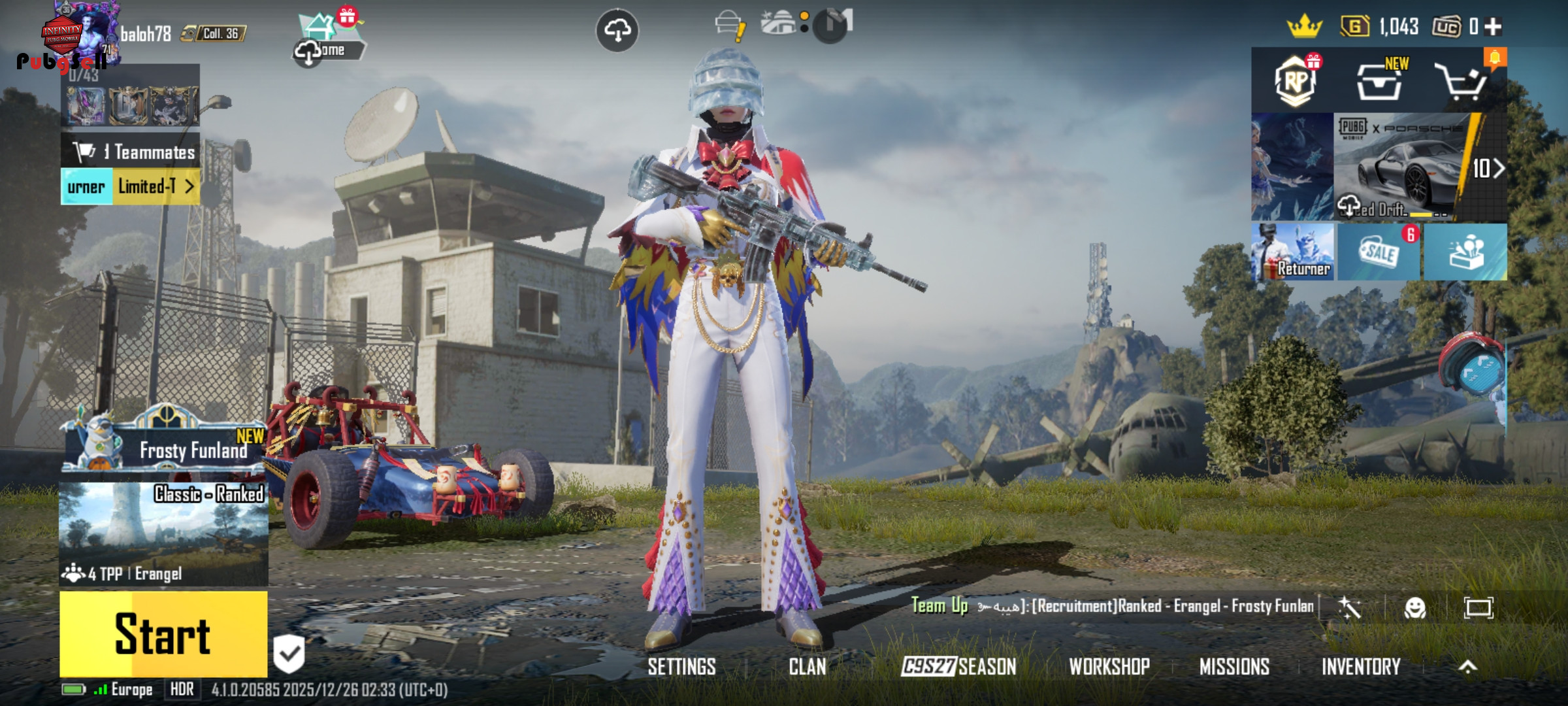Expand the bottom menu arrow
Image resolution: width=1568 pixels, height=706 pixels.
pyautogui.click(x=1467, y=667)
